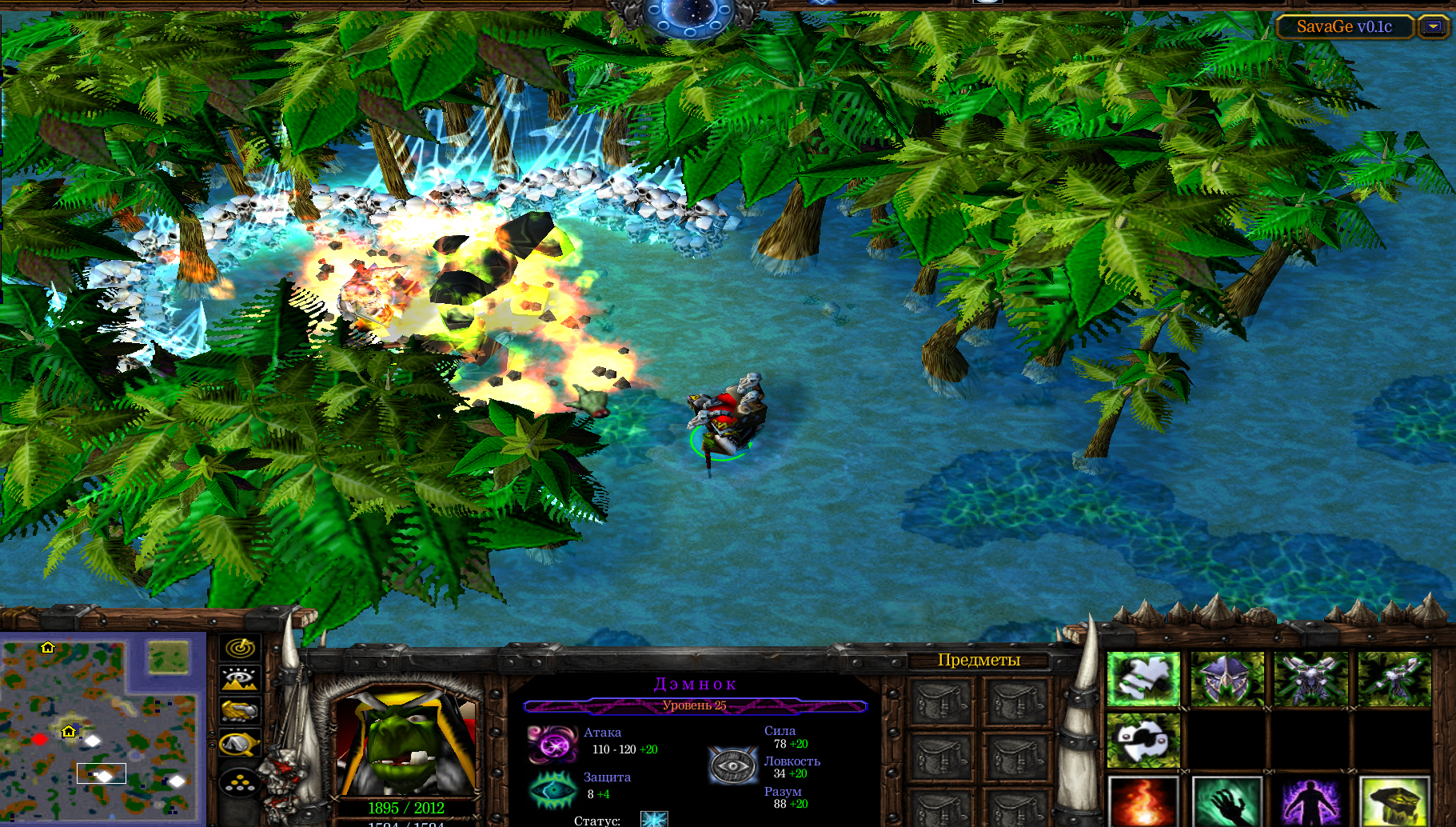
Task: Open the formation movement toggle button
Action: (x=239, y=781)
